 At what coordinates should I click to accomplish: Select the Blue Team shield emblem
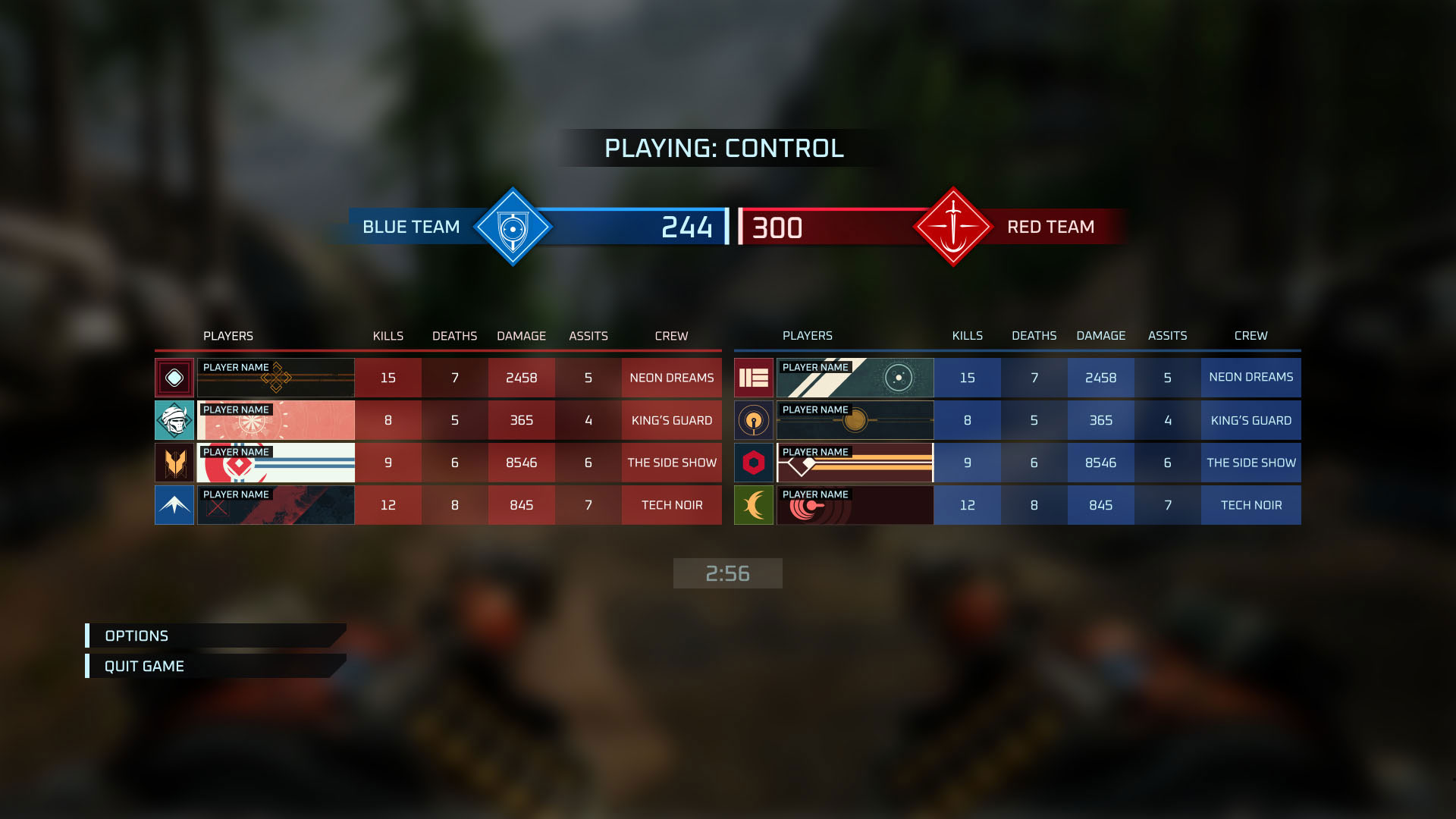point(513,227)
